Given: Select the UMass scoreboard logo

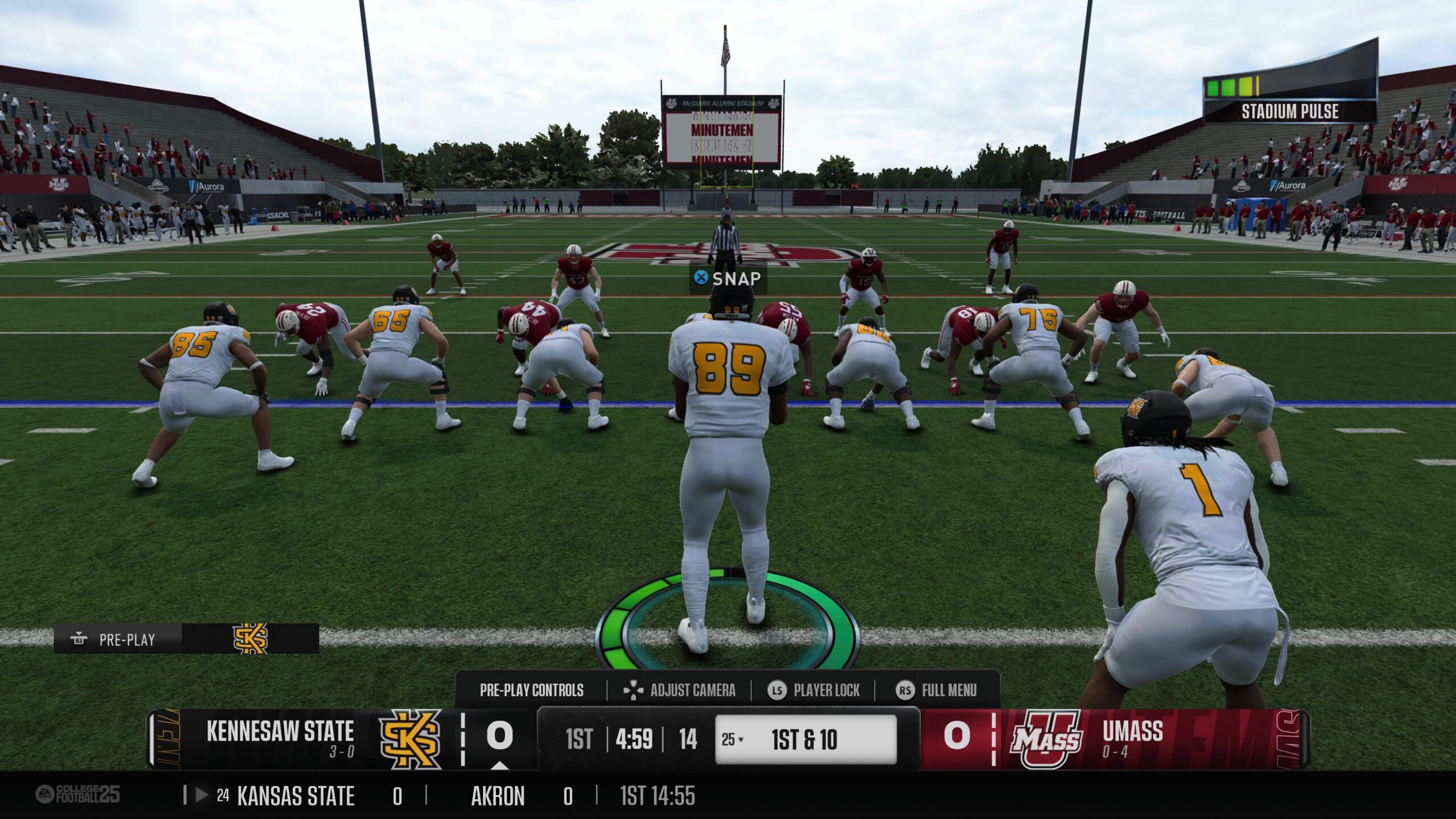Looking at the screenshot, I should point(1046,739).
